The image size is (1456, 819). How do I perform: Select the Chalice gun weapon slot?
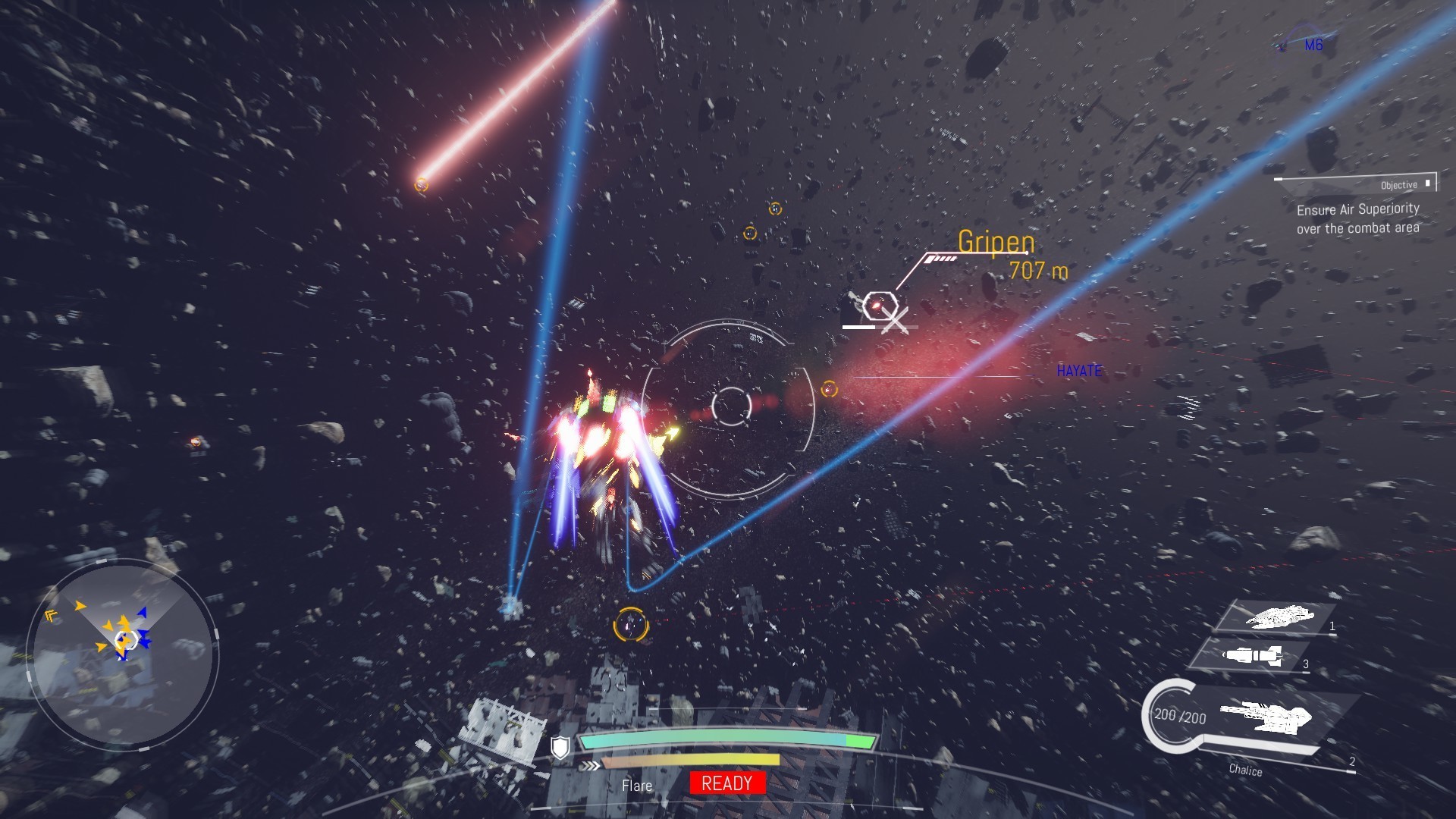[x=1265, y=717]
